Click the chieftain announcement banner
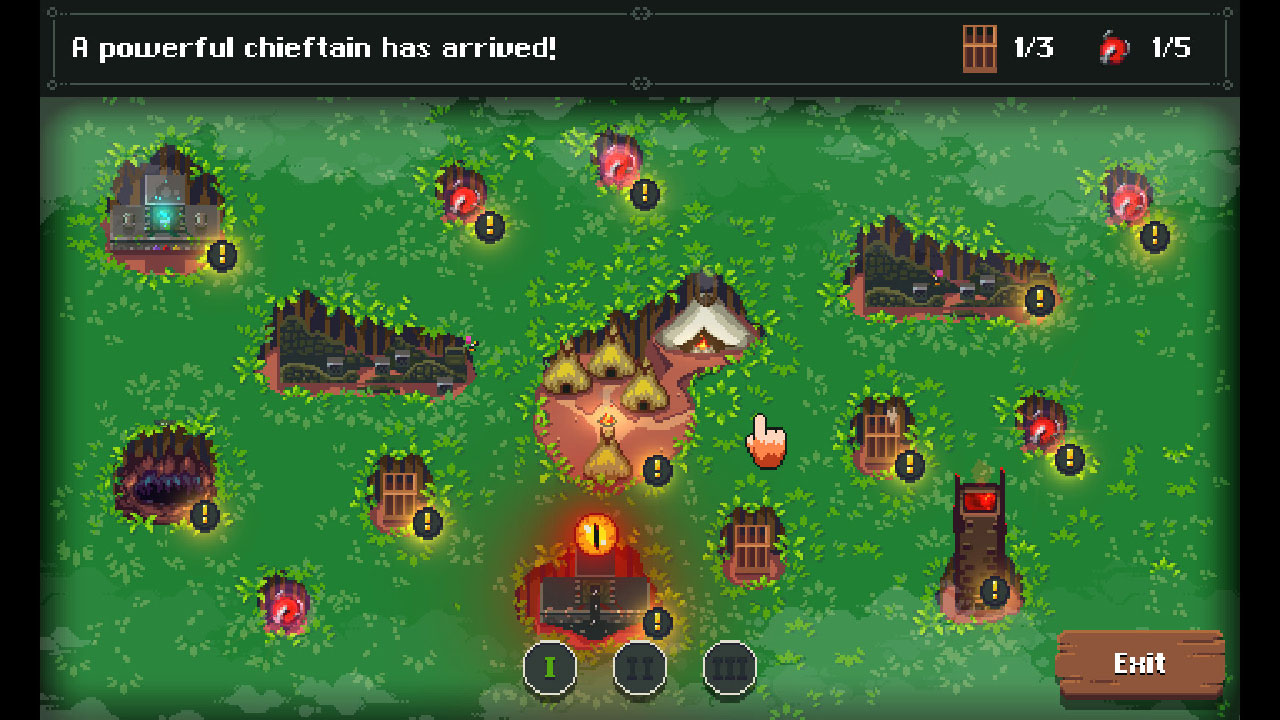 click(313, 46)
